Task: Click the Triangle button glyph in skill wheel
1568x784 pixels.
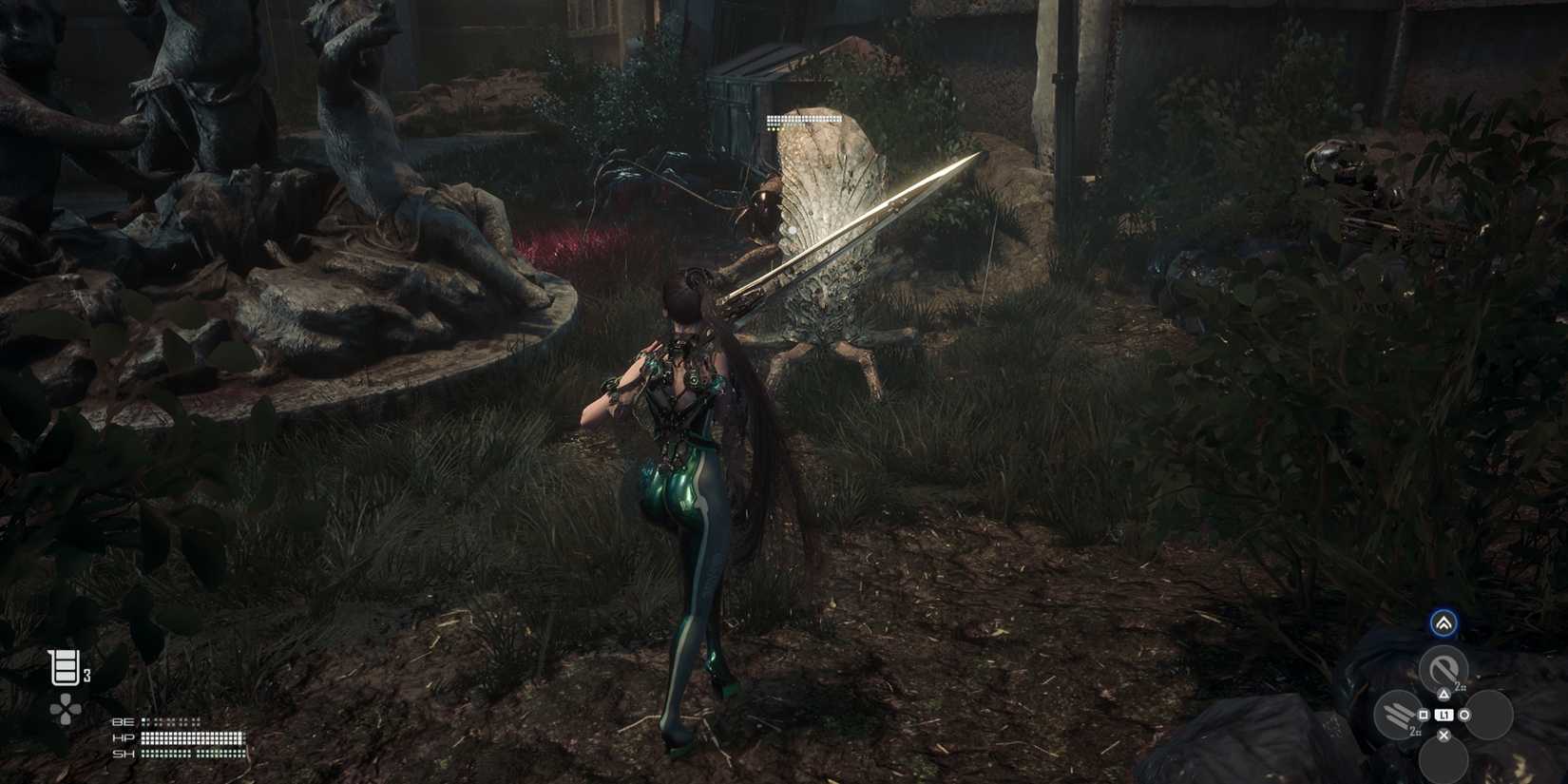Action: tap(1444, 694)
